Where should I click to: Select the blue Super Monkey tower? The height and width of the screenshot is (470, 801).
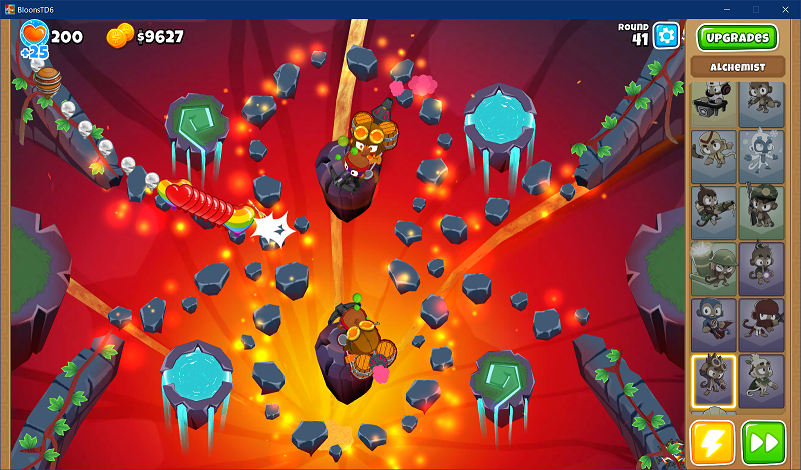[x=713, y=324]
